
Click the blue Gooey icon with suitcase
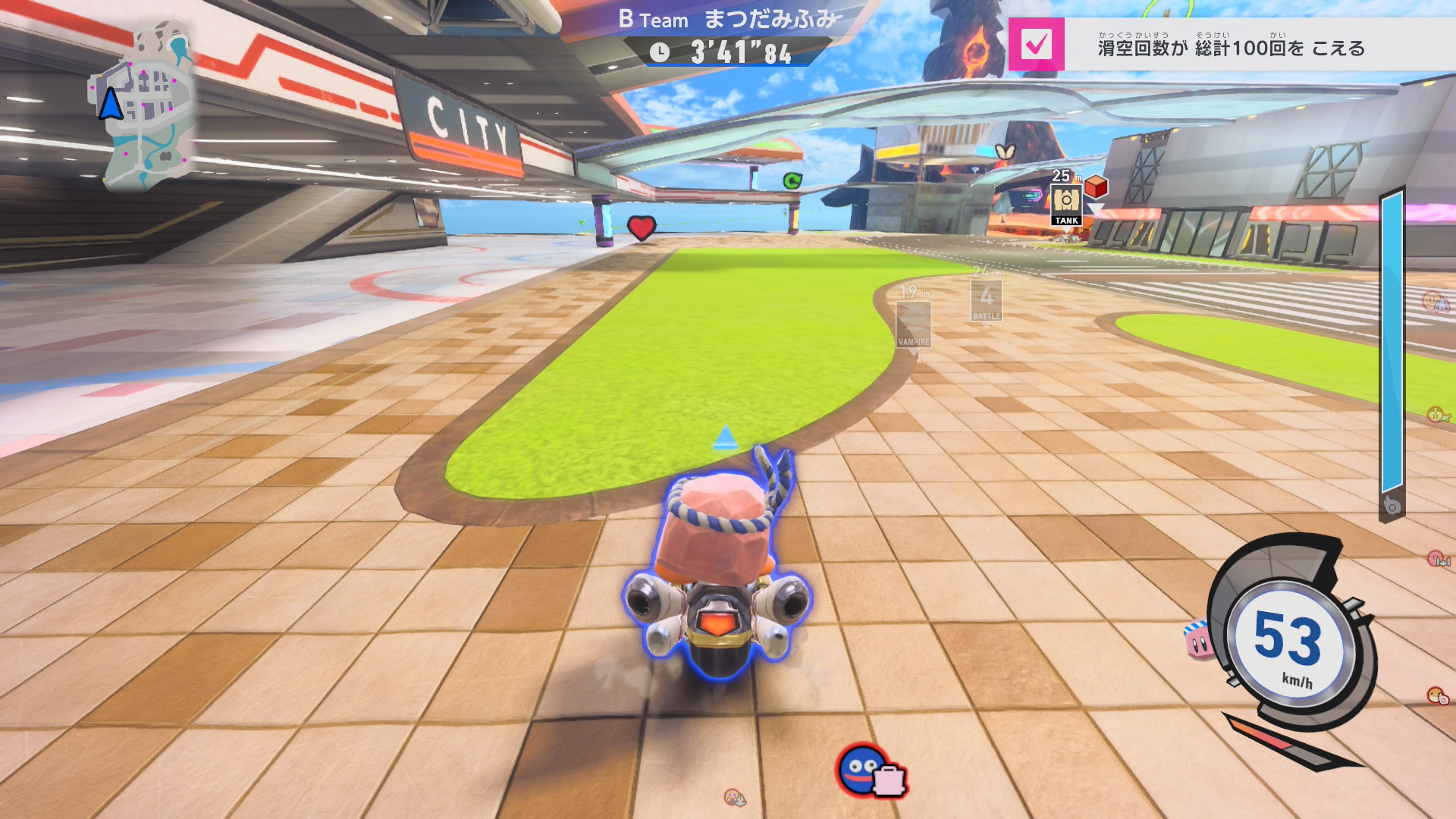pyautogui.click(x=869, y=770)
